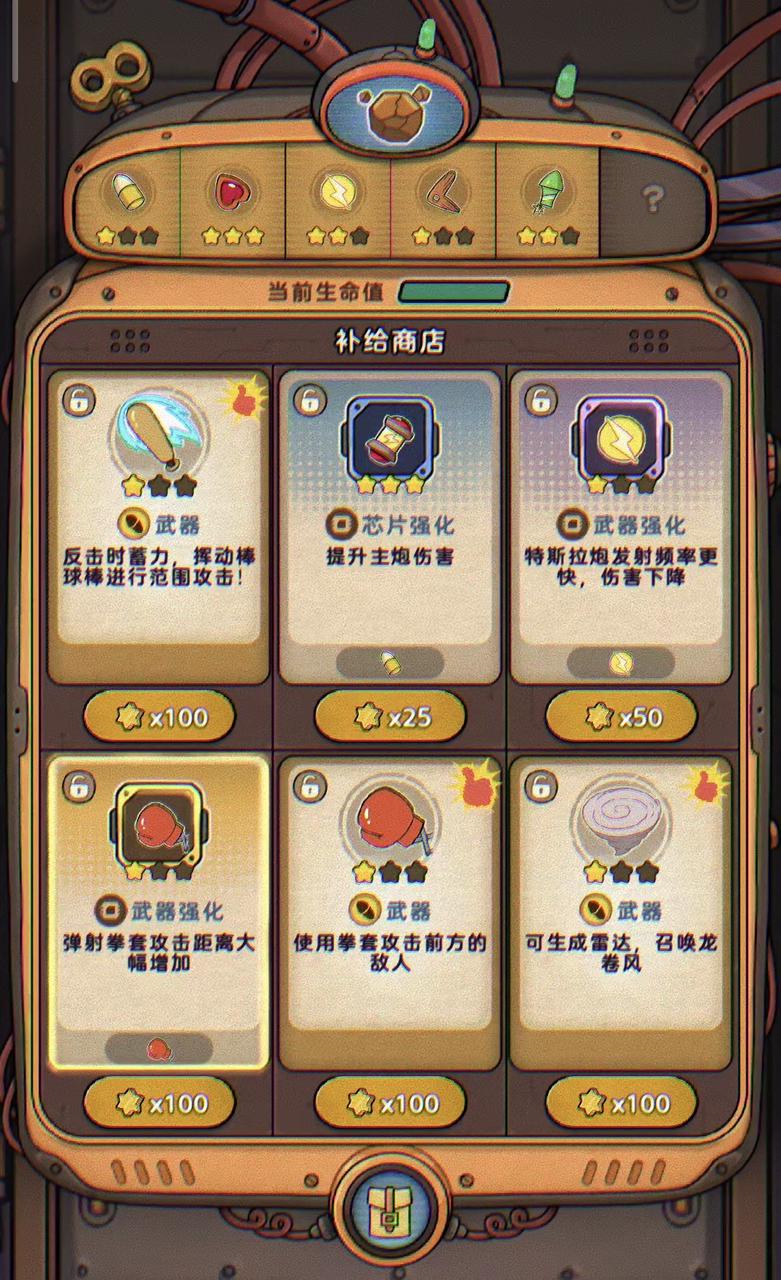The image size is (781, 1280).
Task: Inspect the question mark empty slot
Action: (652, 200)
